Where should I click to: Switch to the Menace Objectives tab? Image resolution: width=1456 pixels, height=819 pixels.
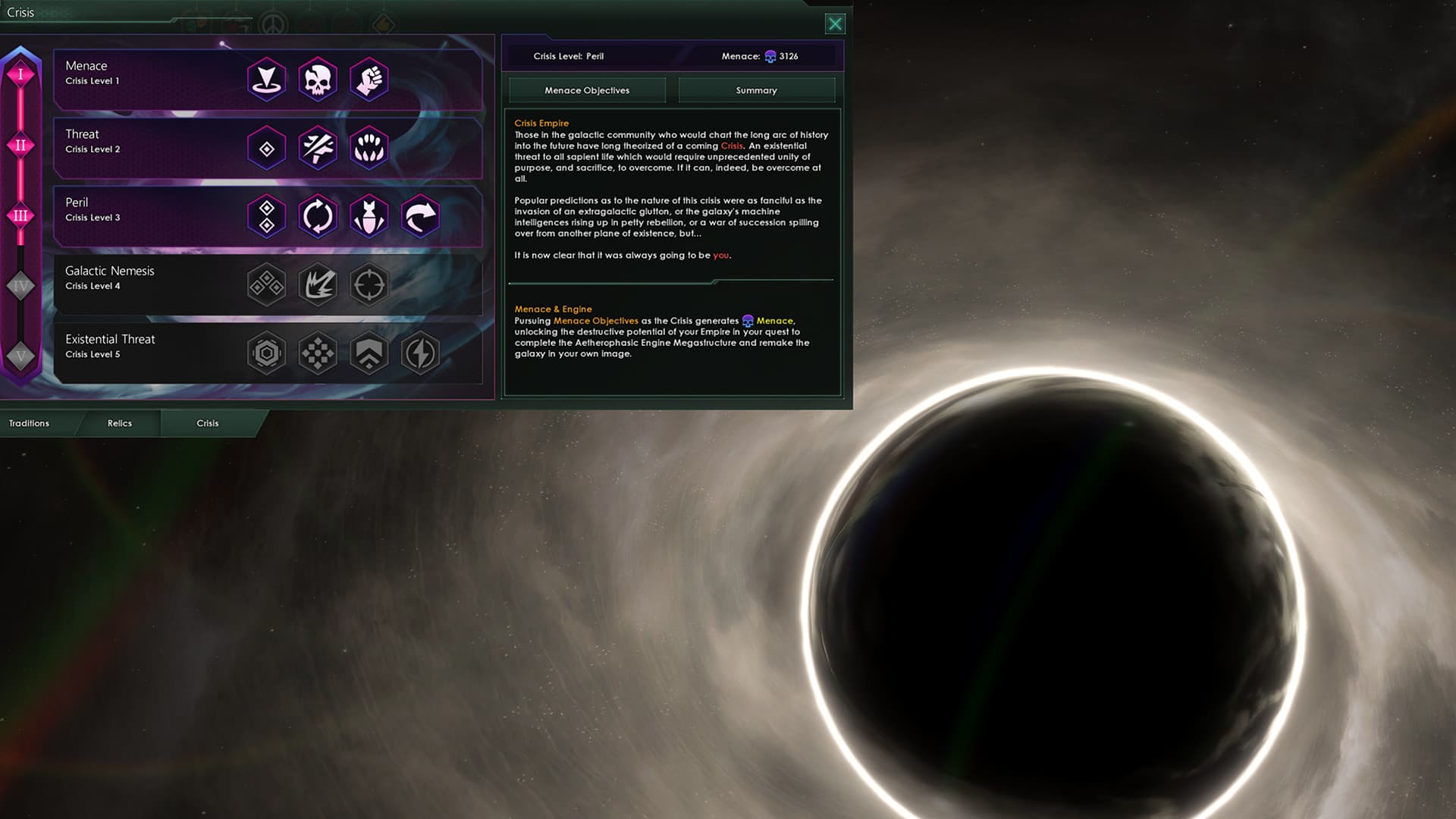coord(586,90)
